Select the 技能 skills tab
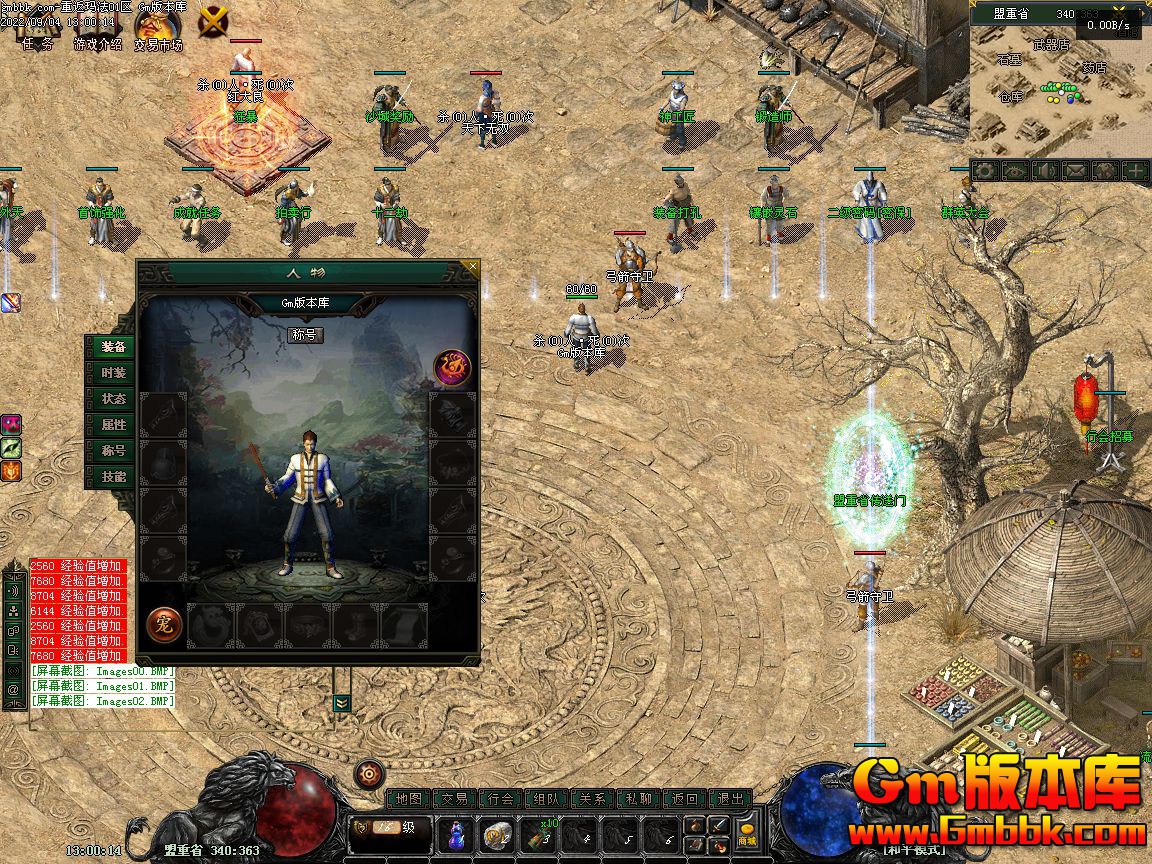1152x864 pixels. point(113,477)
